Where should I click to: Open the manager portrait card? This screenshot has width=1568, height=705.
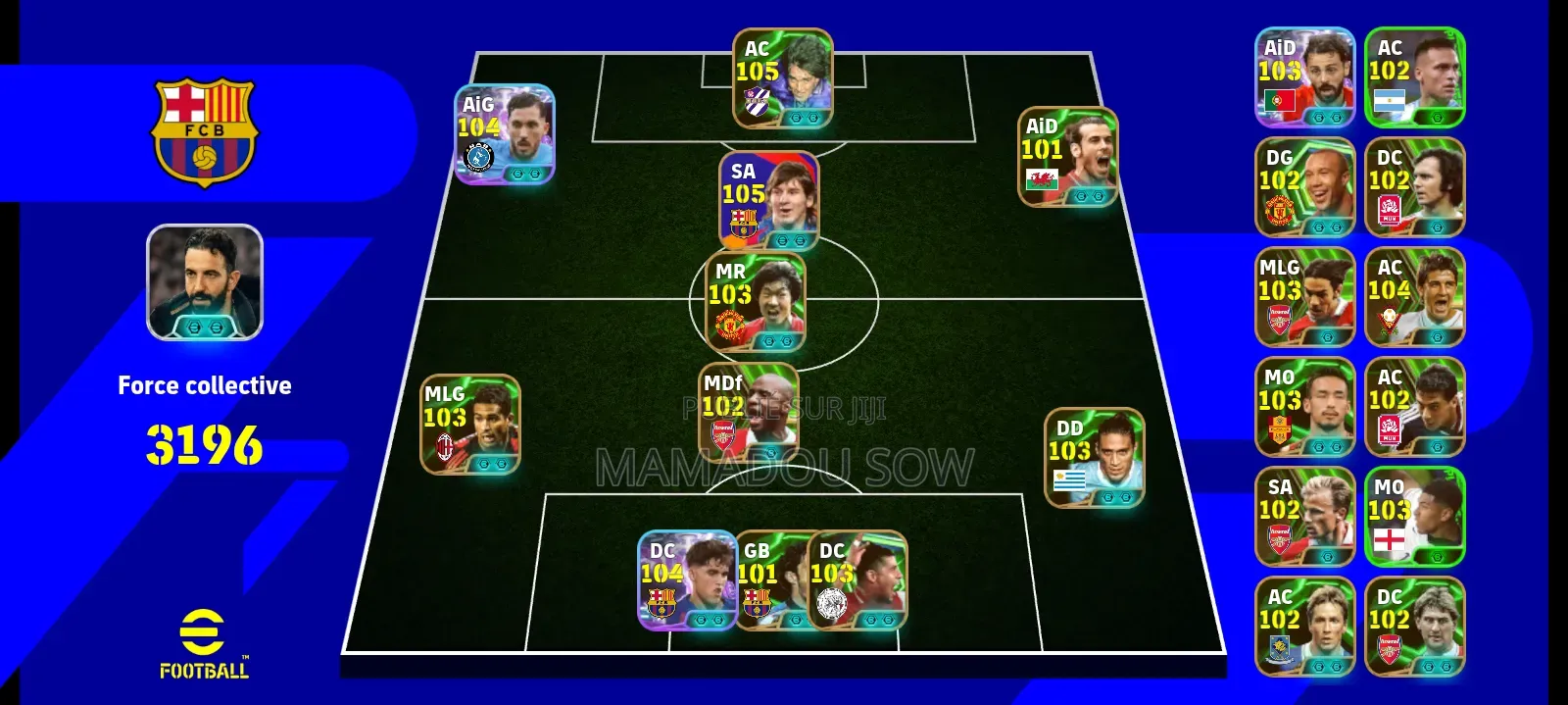point(205,282)
